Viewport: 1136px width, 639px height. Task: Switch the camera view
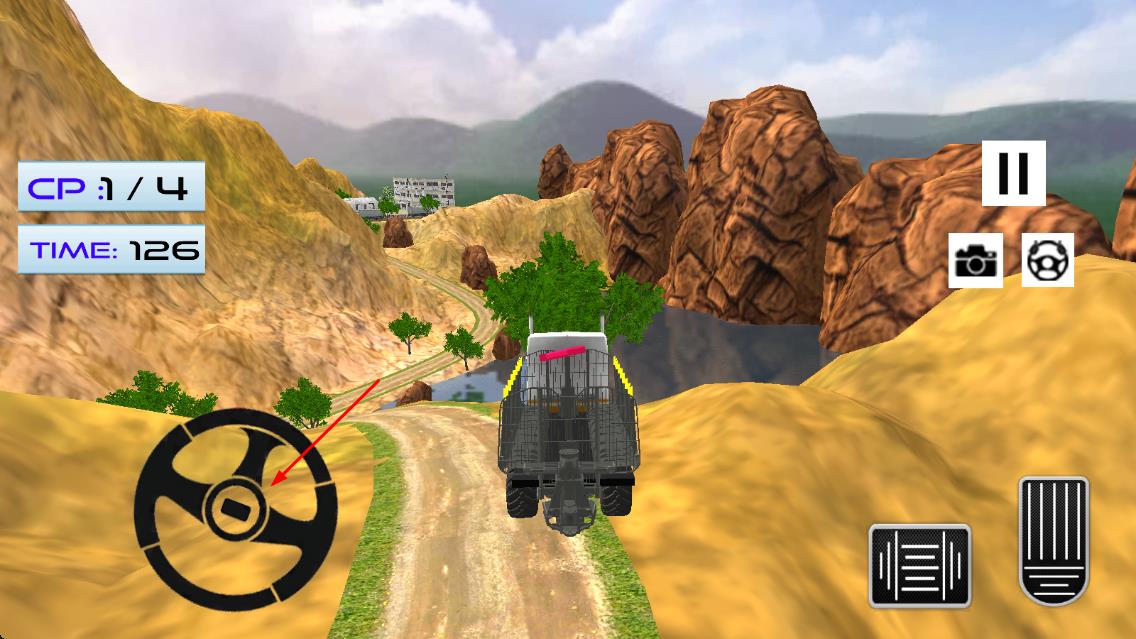pos(975,261)
